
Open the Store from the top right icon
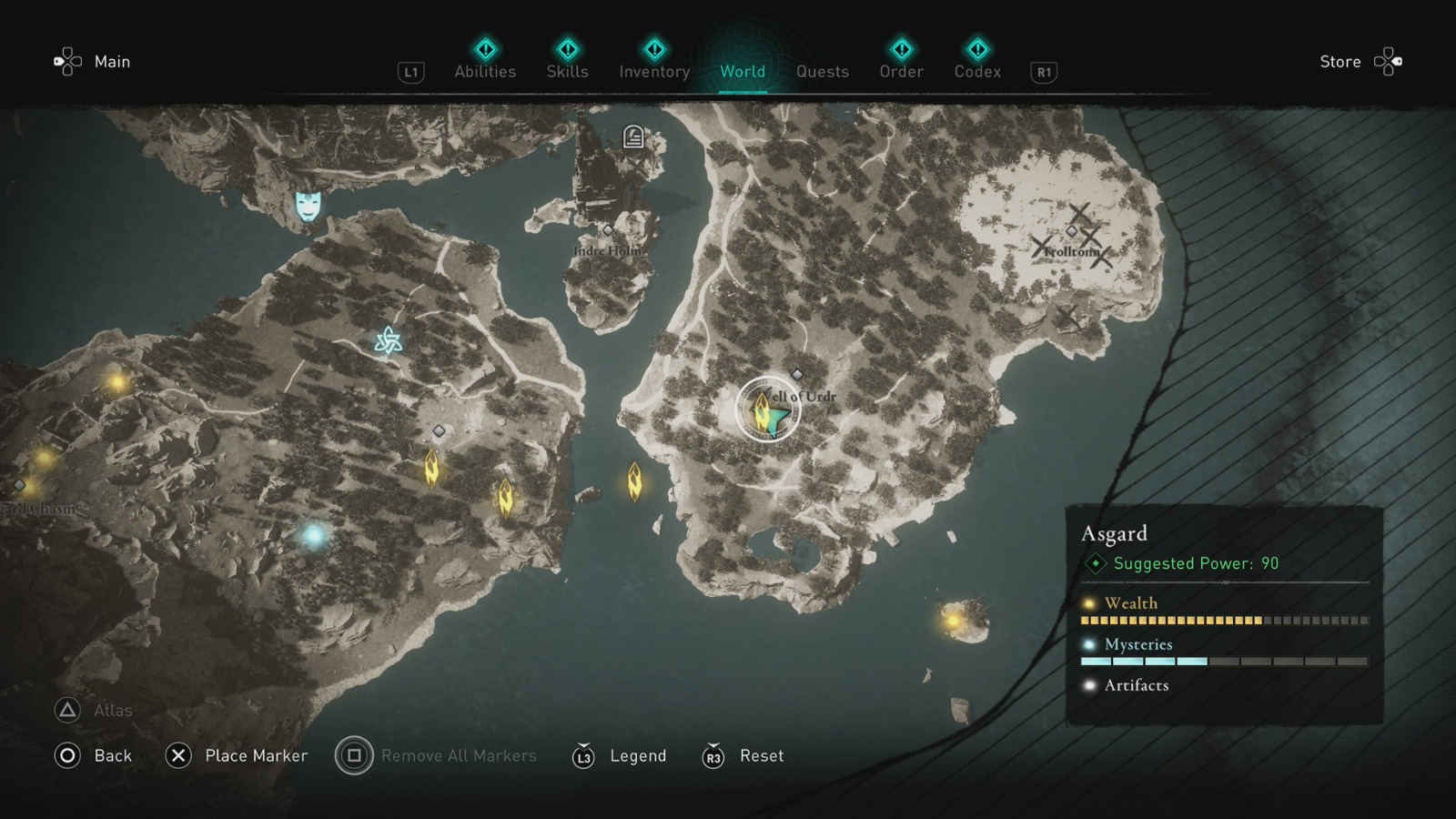1385,61
